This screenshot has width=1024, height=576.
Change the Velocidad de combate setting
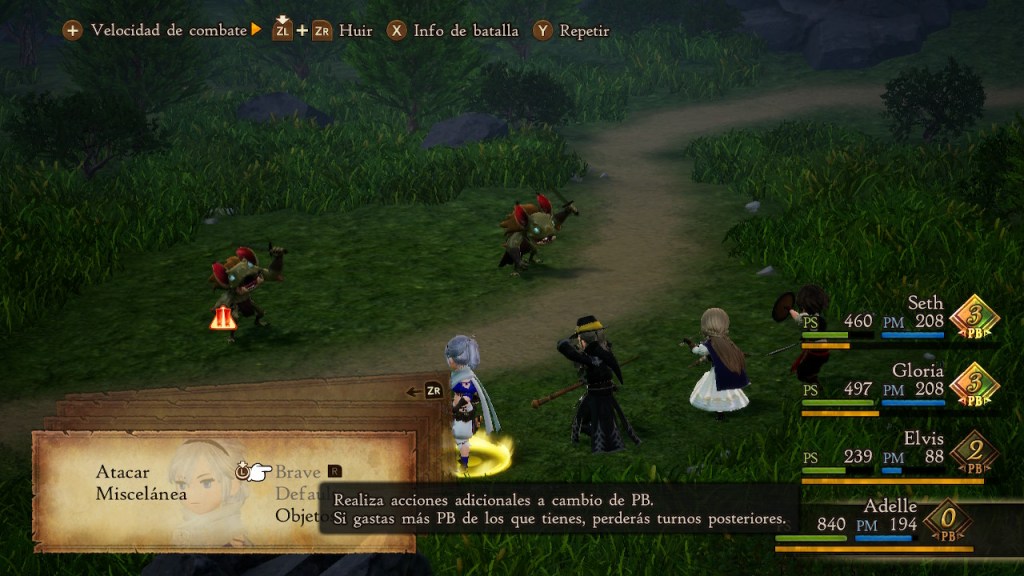tap(166, 30)
